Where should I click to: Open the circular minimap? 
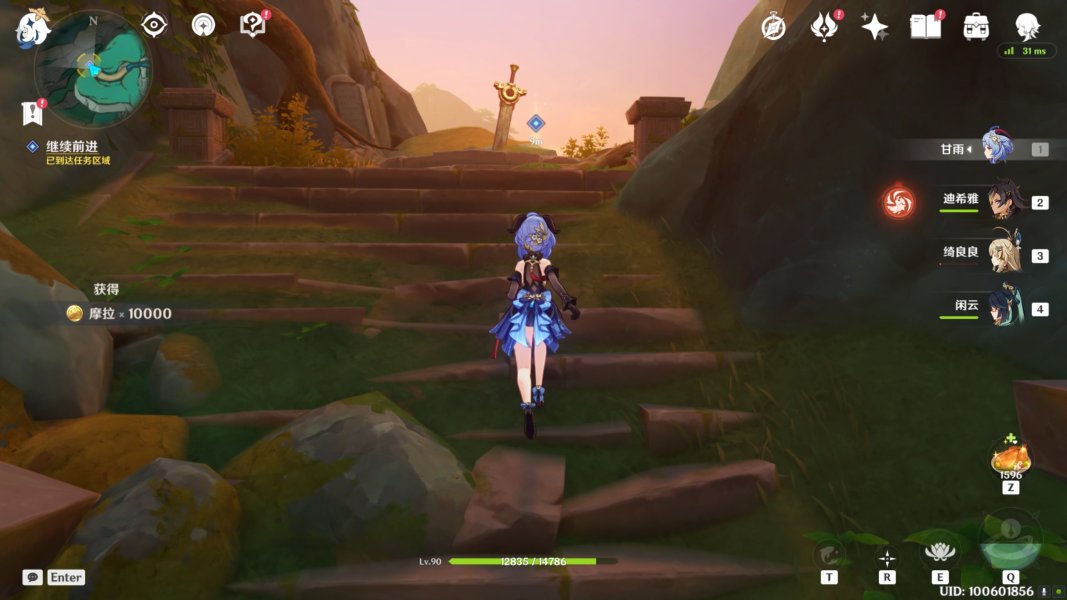point(93,68)
